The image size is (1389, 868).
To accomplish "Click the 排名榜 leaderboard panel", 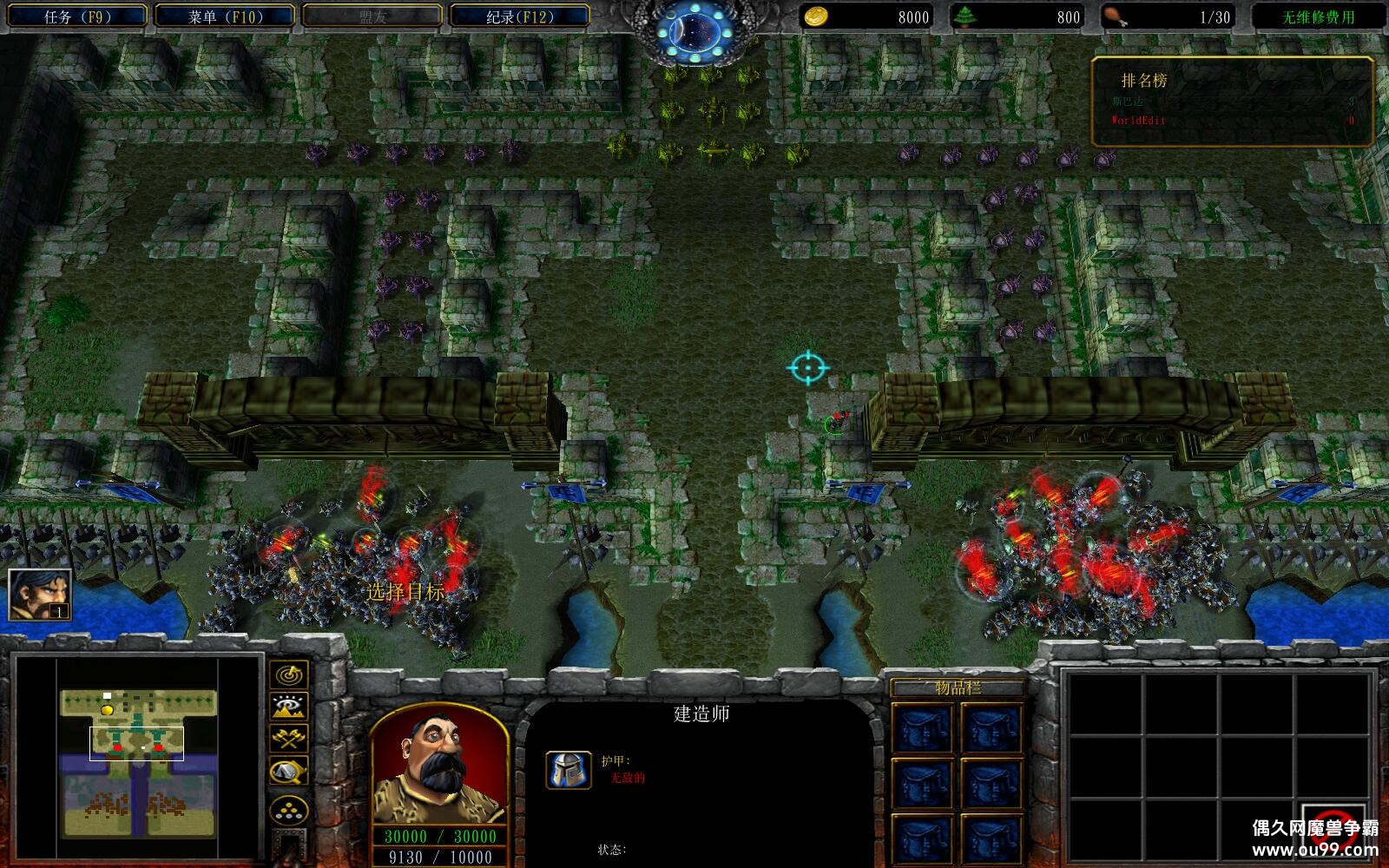I will (1233, 100).
